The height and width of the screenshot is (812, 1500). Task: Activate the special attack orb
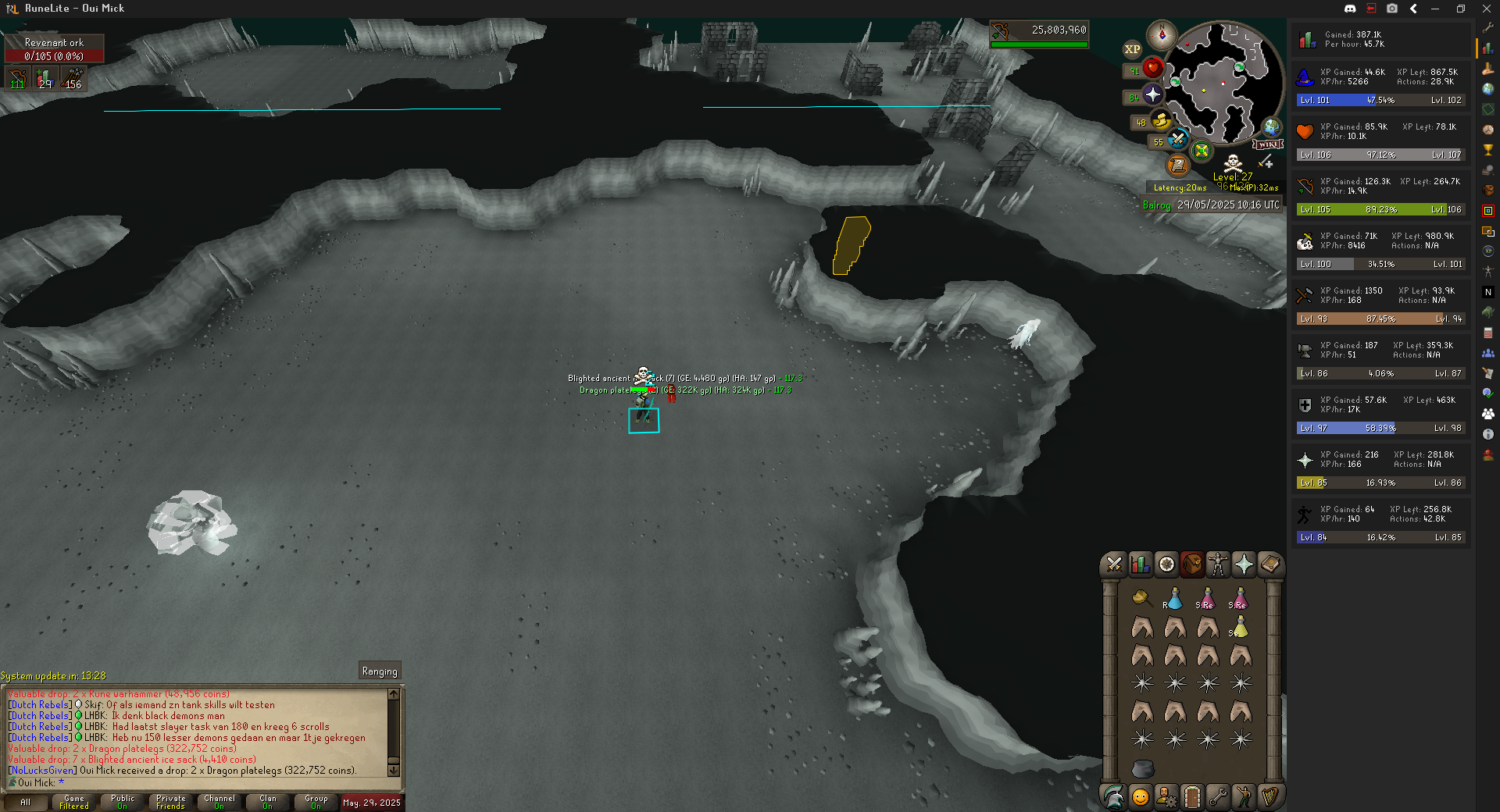point(1177,141)
